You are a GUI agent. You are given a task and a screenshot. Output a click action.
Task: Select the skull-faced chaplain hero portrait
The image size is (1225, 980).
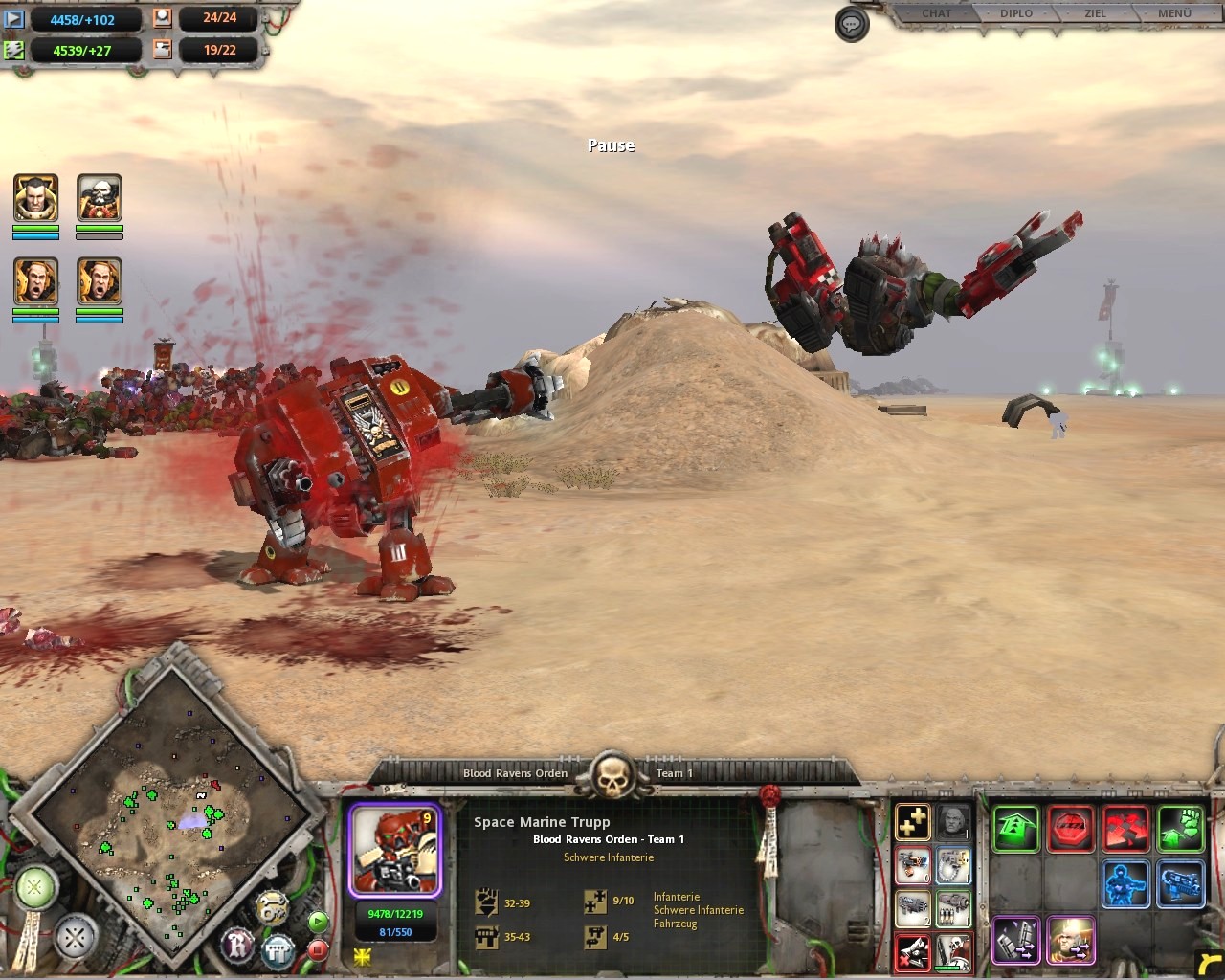(x=100, y=199)
